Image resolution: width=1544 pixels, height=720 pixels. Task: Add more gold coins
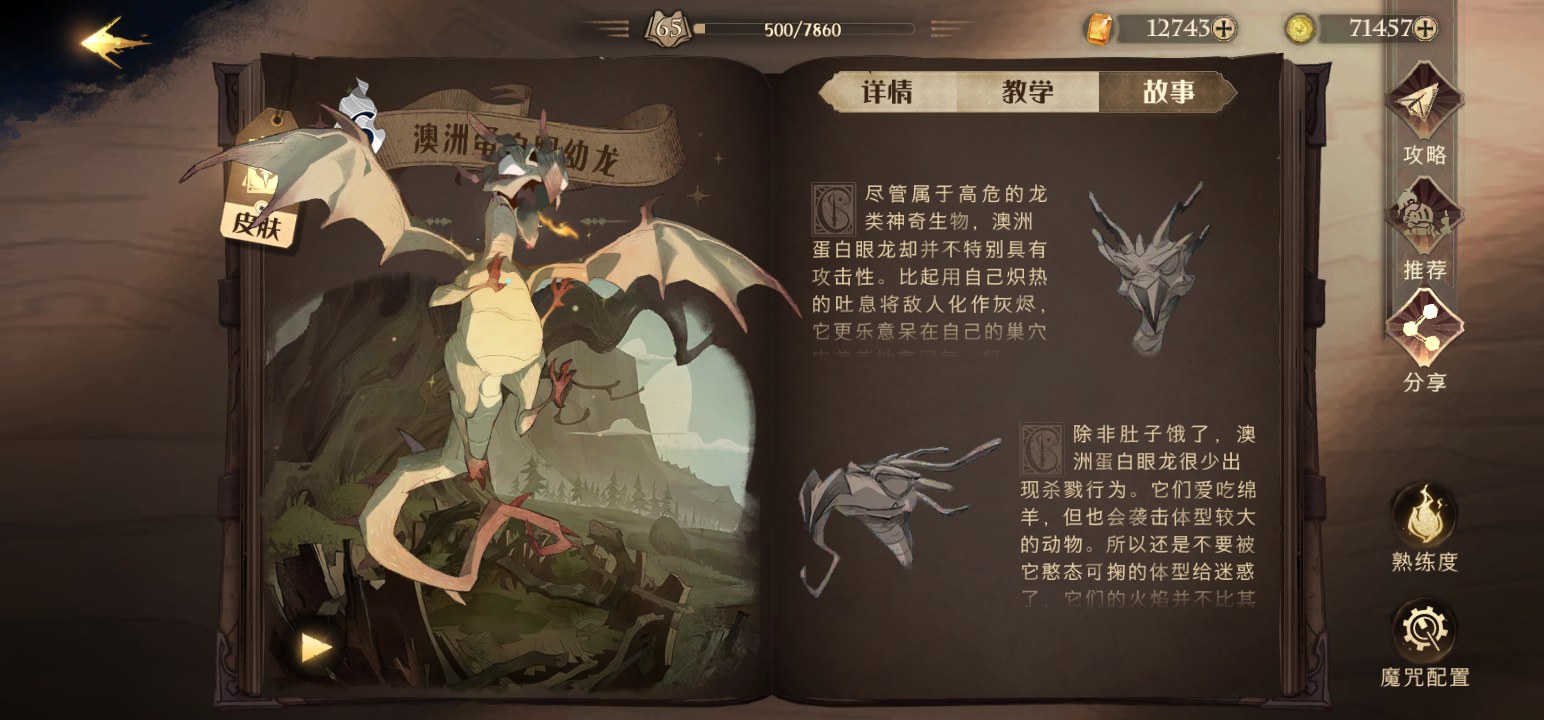(x=1425, y=29)
